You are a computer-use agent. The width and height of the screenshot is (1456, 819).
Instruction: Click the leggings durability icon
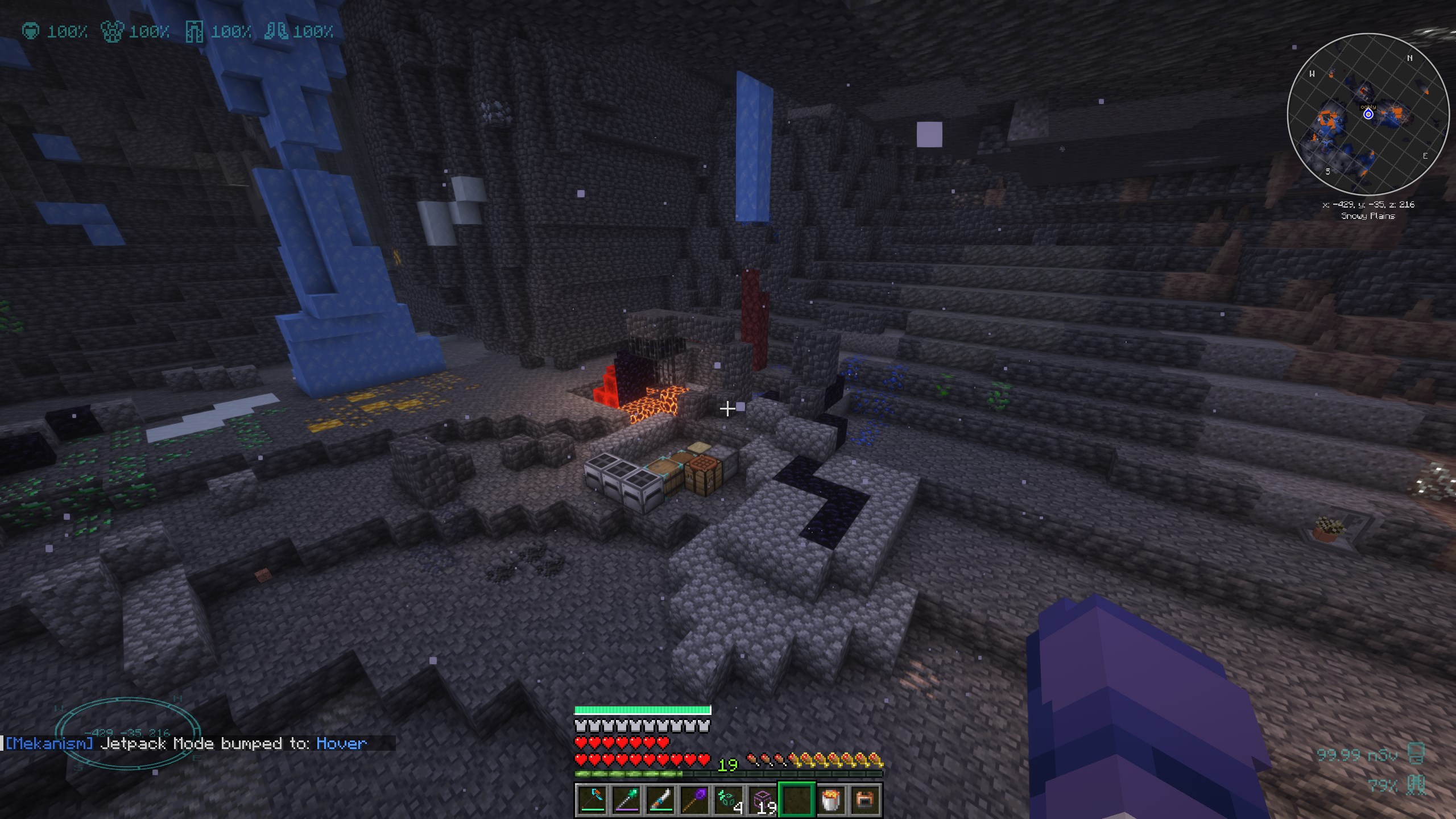(194, 32)
